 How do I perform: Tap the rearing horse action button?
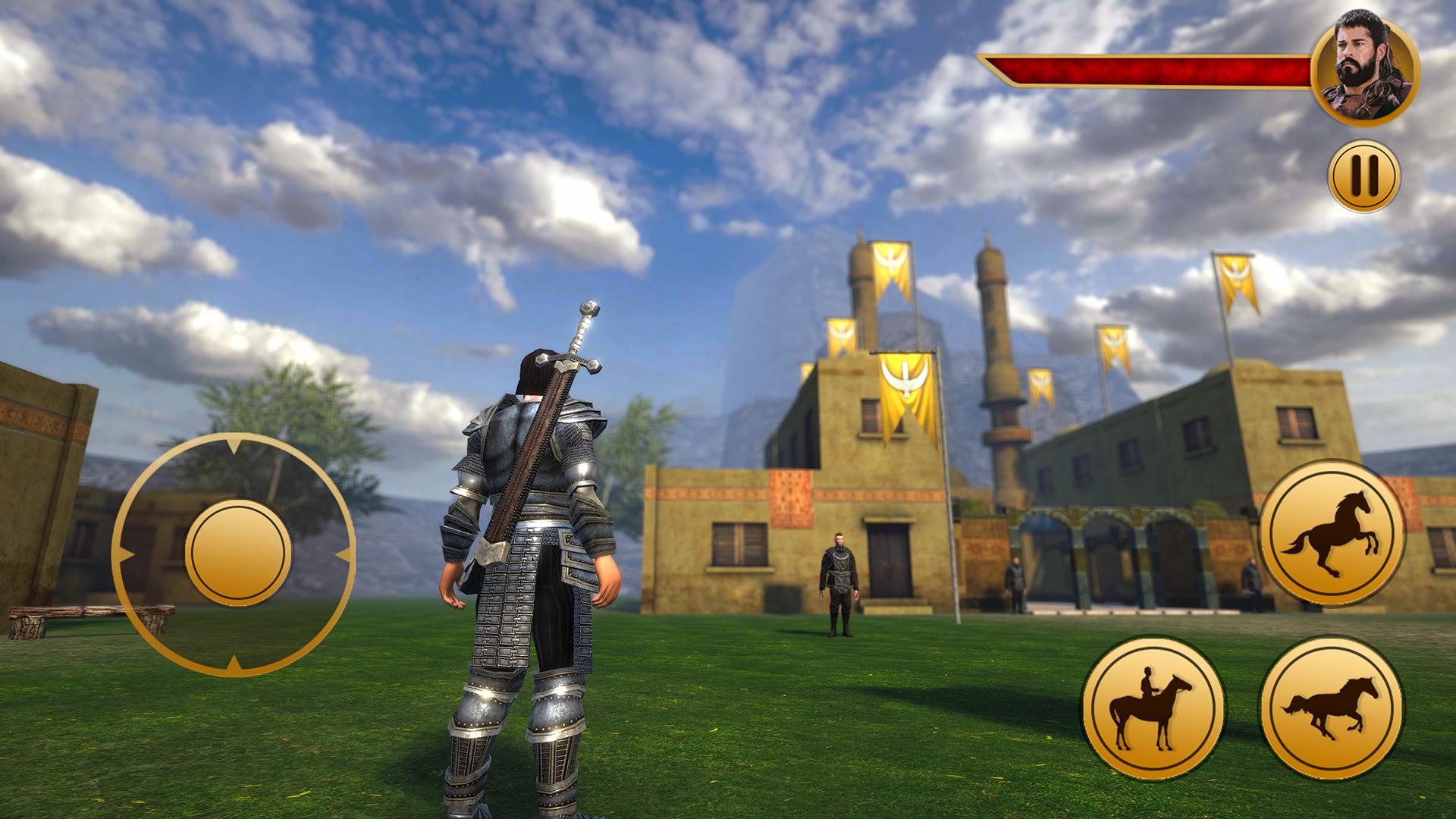pyautogui.click(x=1332, y=532)
